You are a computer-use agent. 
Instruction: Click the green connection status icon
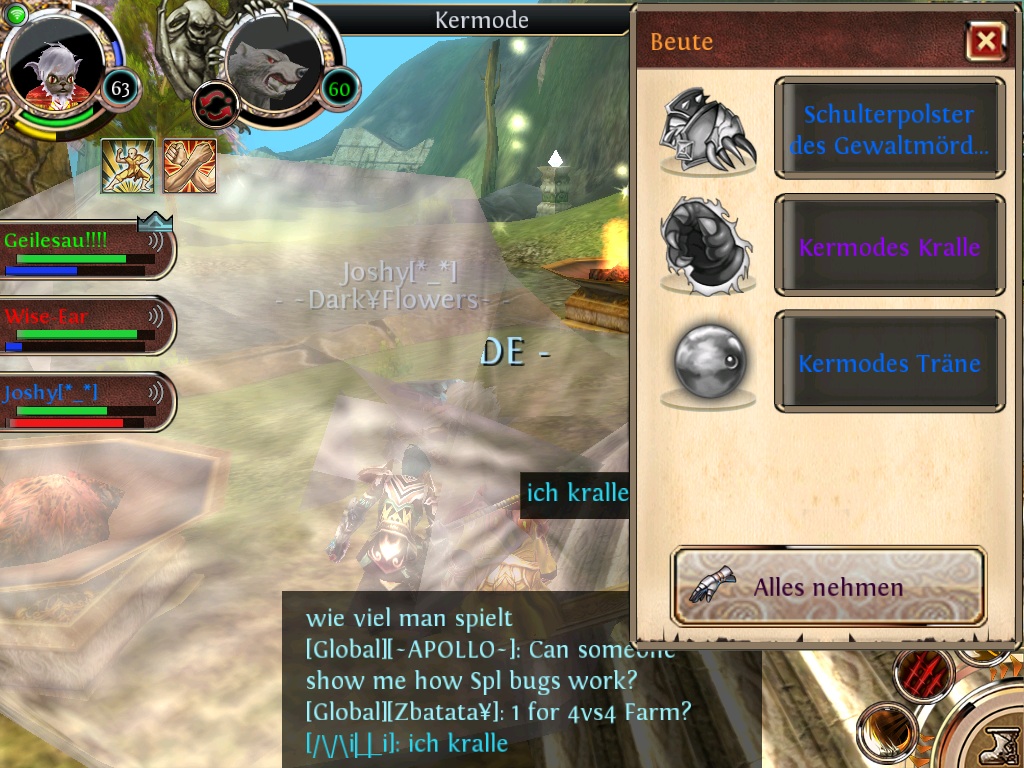pos(16,14)
